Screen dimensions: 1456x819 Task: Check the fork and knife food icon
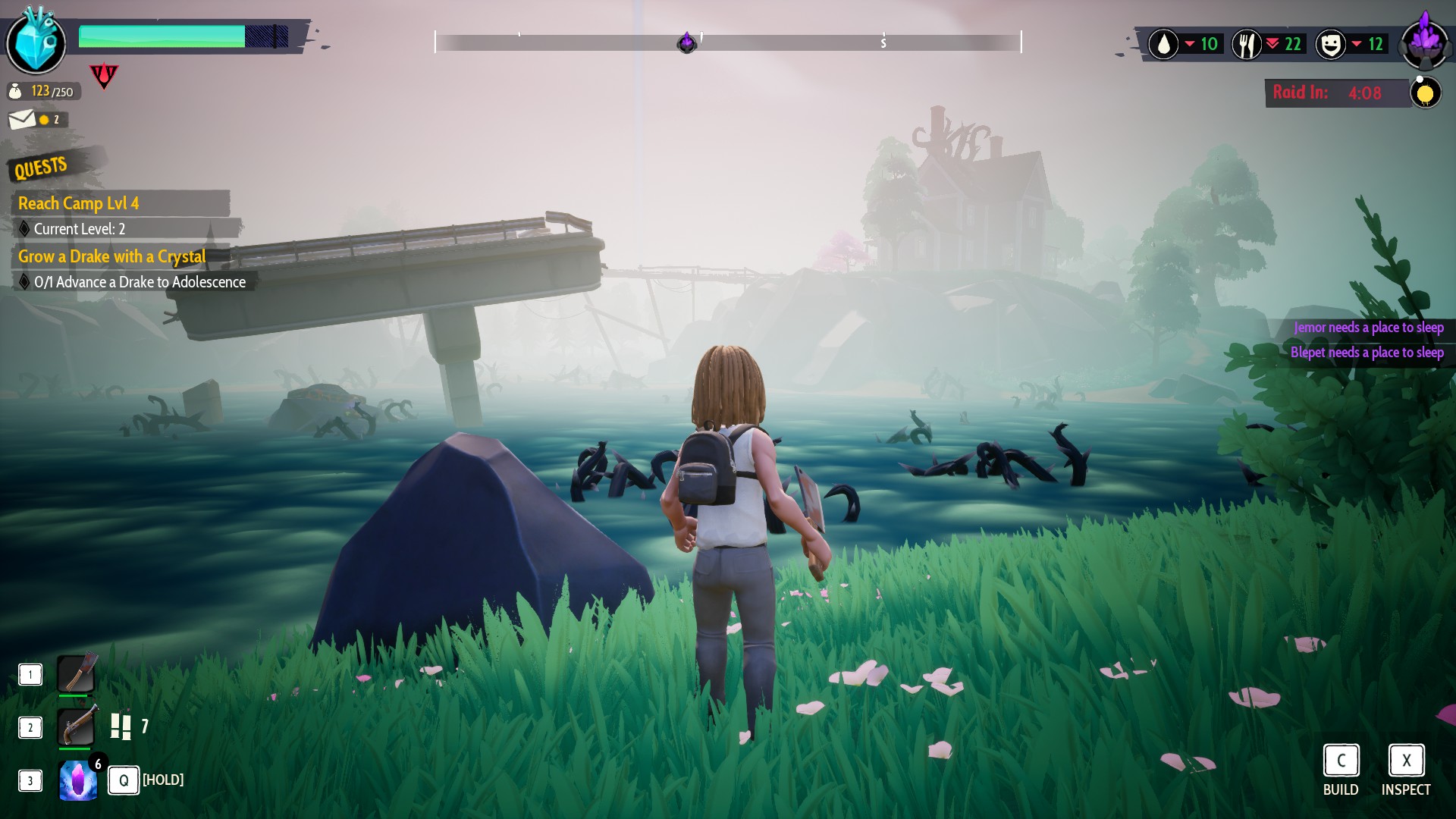[x=1246, y=44]
